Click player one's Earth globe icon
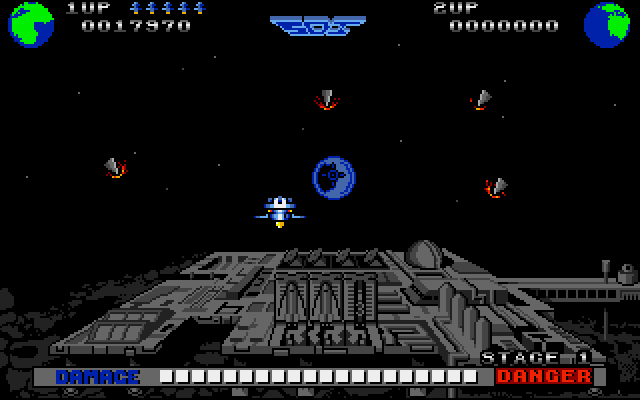640x400 pixels. click(31, 23)
